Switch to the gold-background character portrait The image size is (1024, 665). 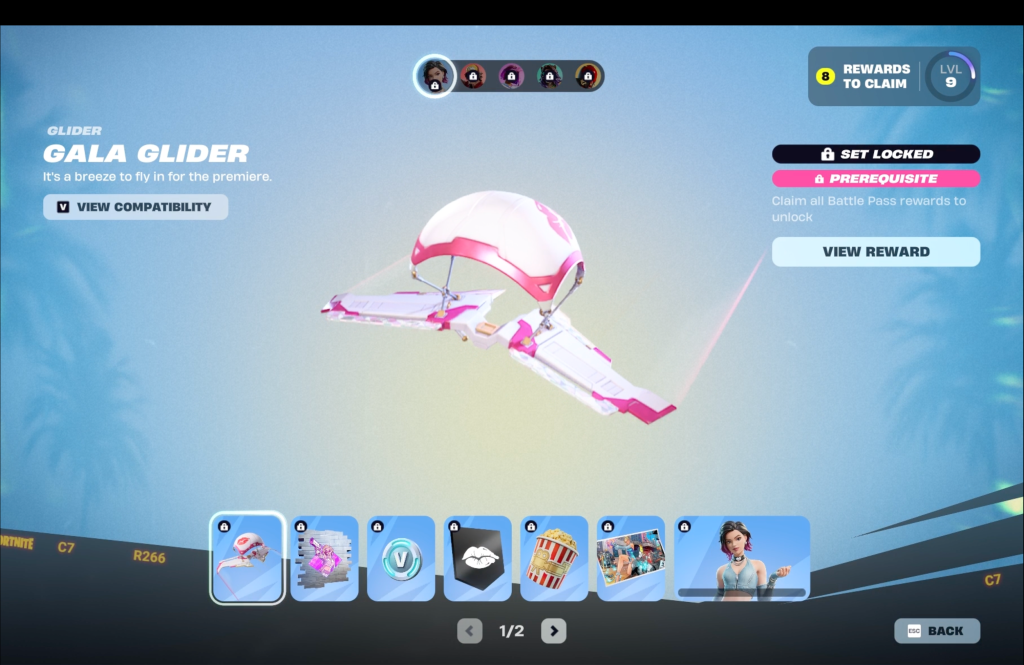(x=587, y=76)
